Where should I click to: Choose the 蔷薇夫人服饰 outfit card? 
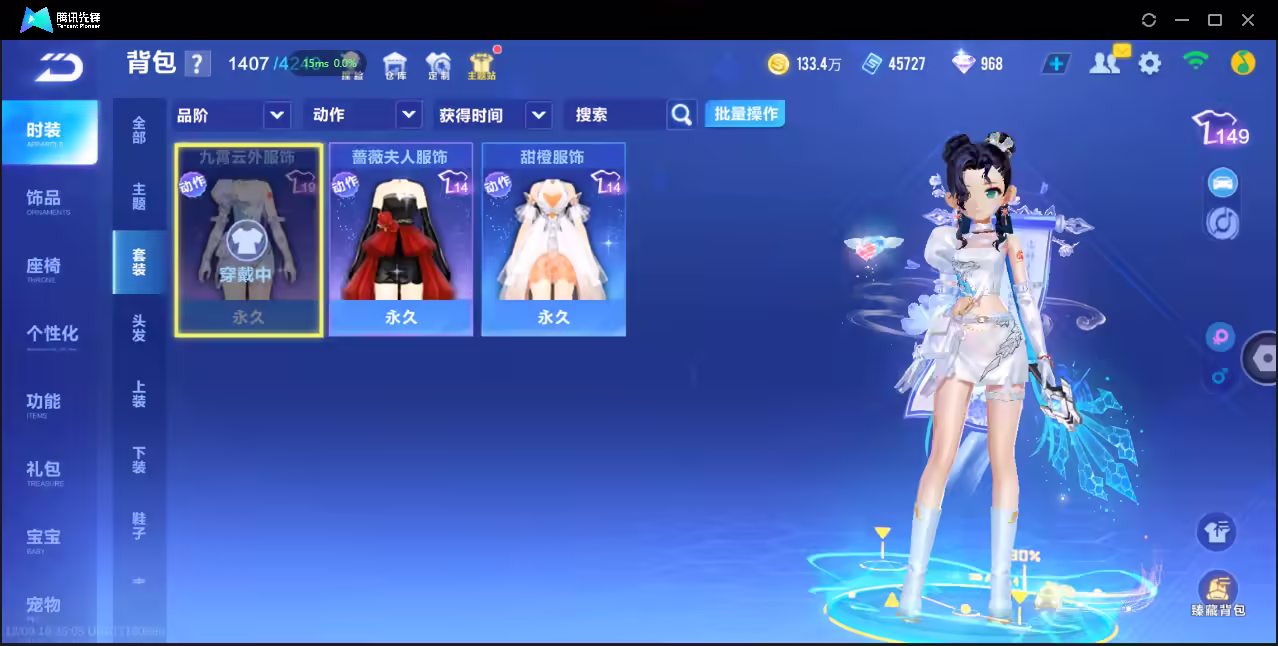click(x=401, y=240)
